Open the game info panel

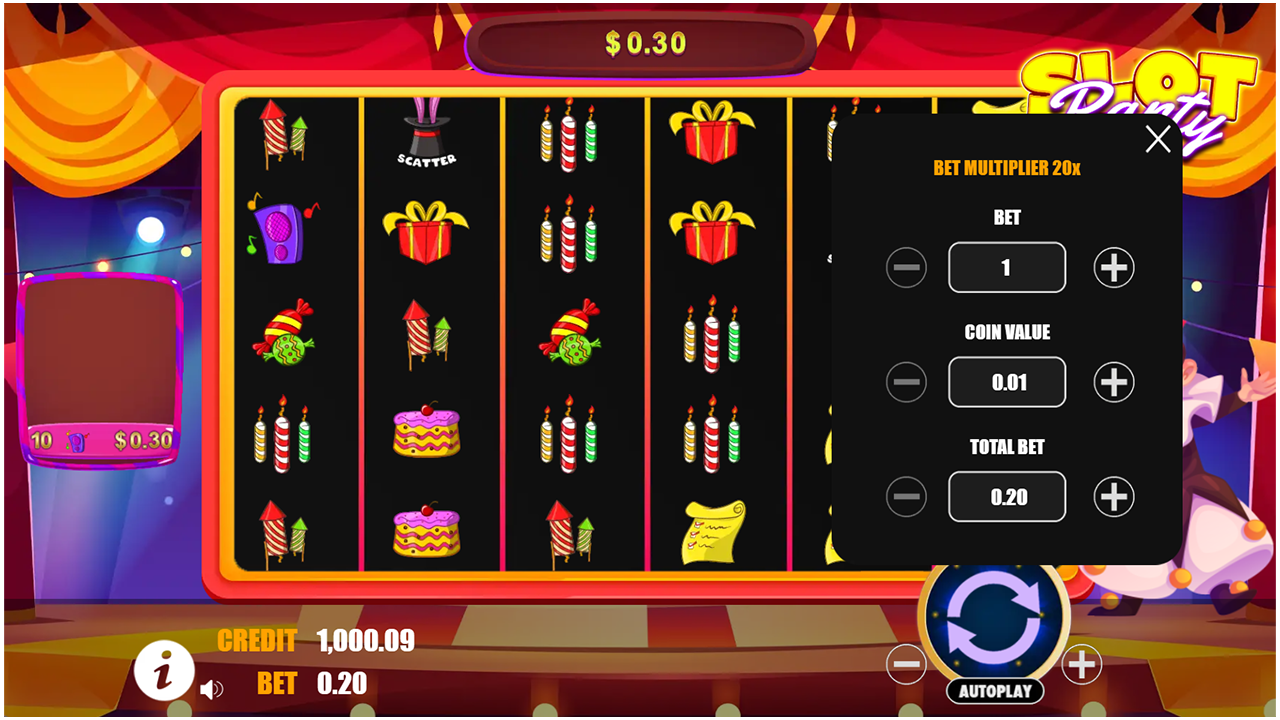pos(166,671)
